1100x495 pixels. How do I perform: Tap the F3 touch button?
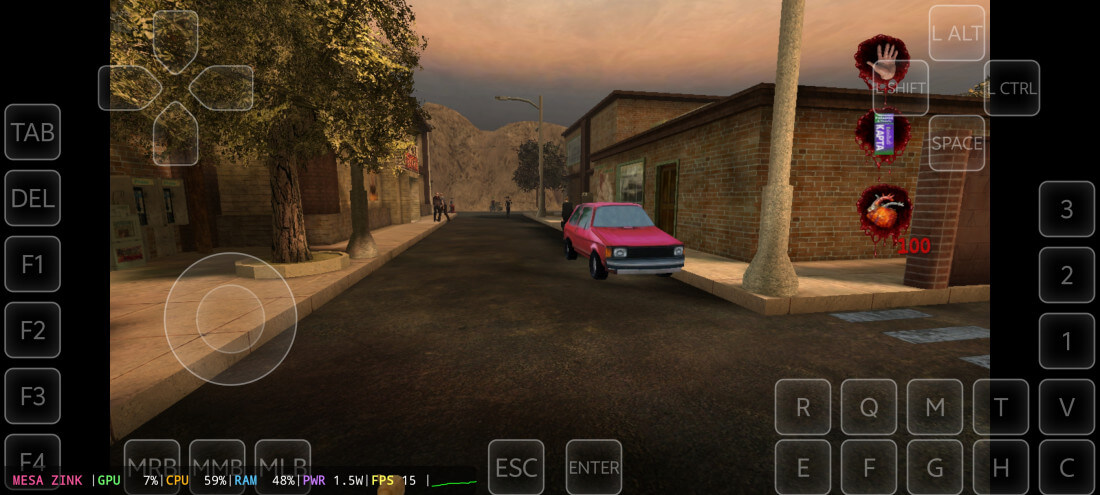[x=32, y=396]
